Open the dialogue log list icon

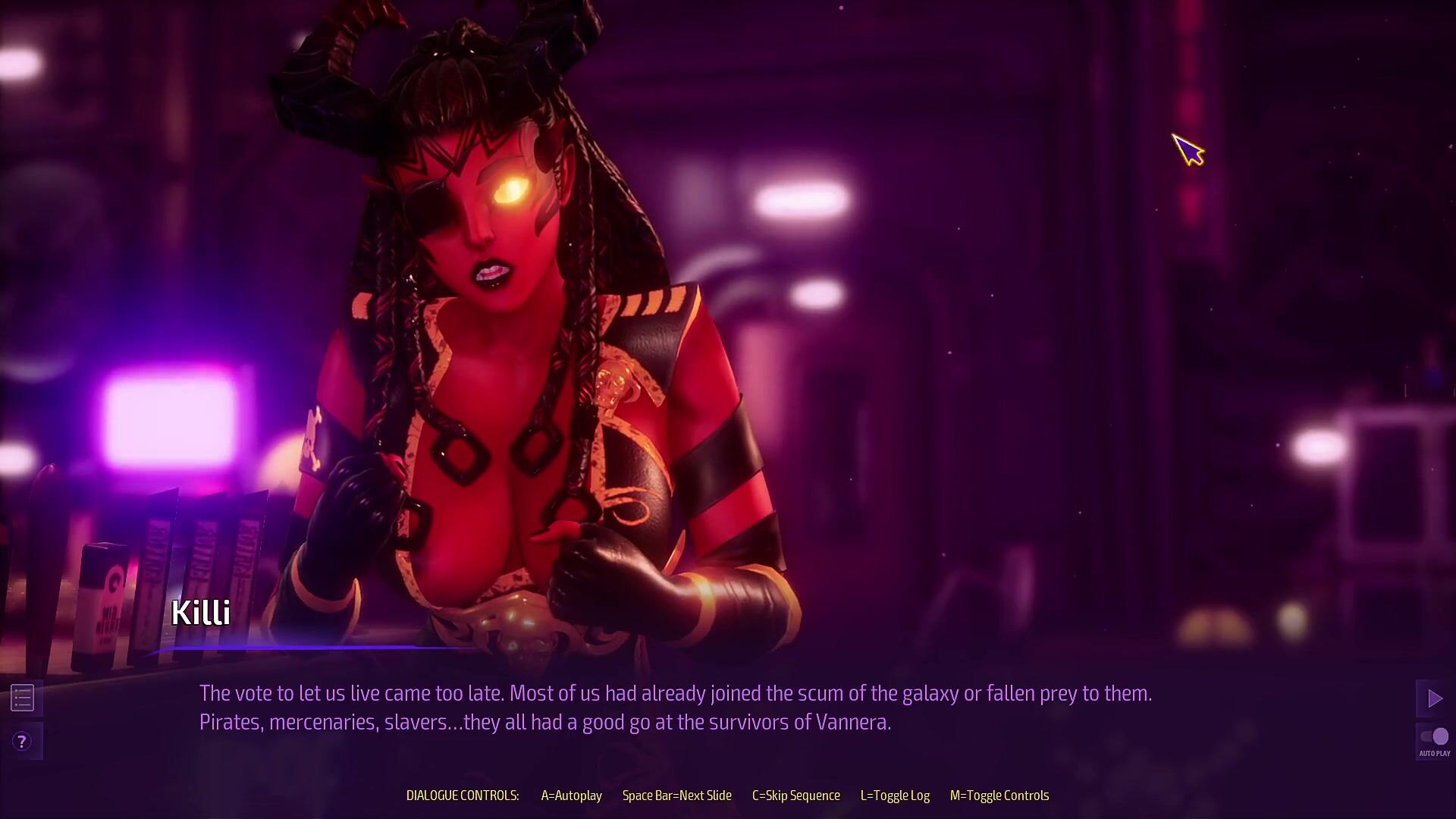click(23, 698)
